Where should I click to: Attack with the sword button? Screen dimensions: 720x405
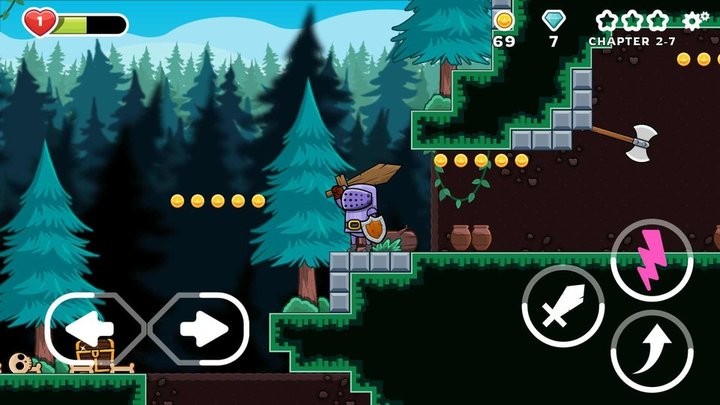563,306
